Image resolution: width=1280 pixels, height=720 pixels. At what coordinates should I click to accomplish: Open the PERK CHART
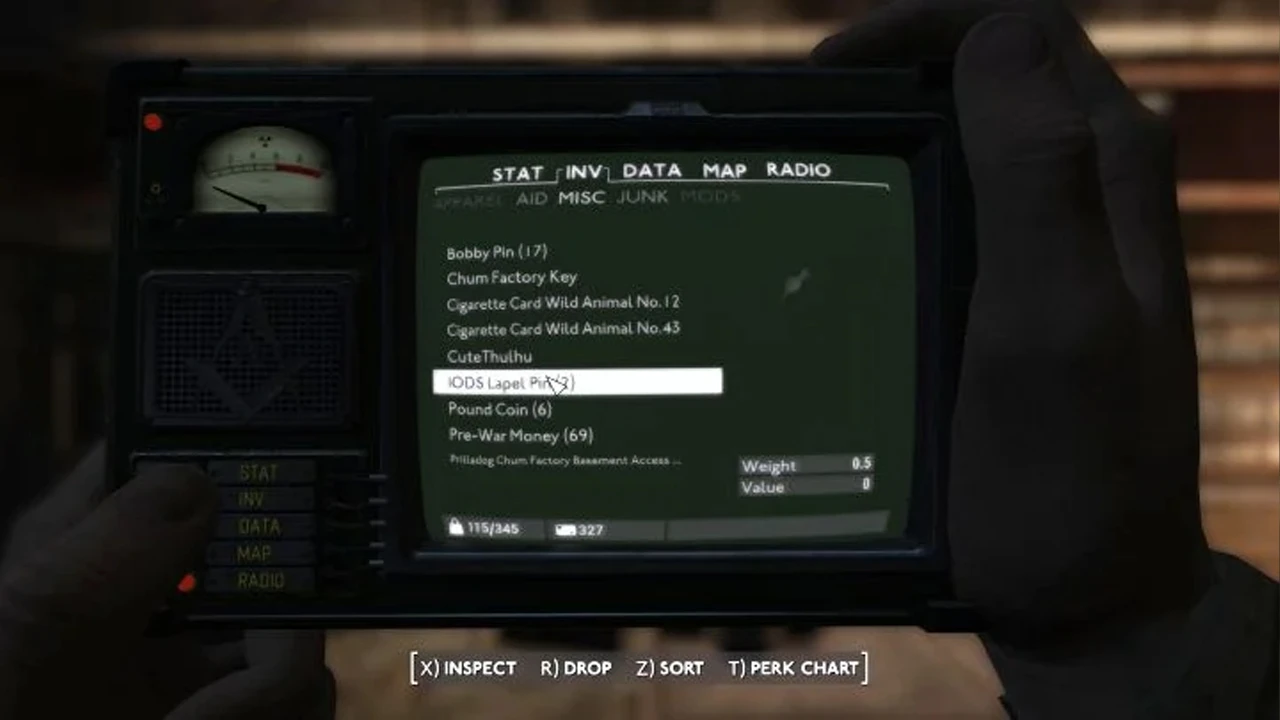pyautogui.click(x=795, y=668)
